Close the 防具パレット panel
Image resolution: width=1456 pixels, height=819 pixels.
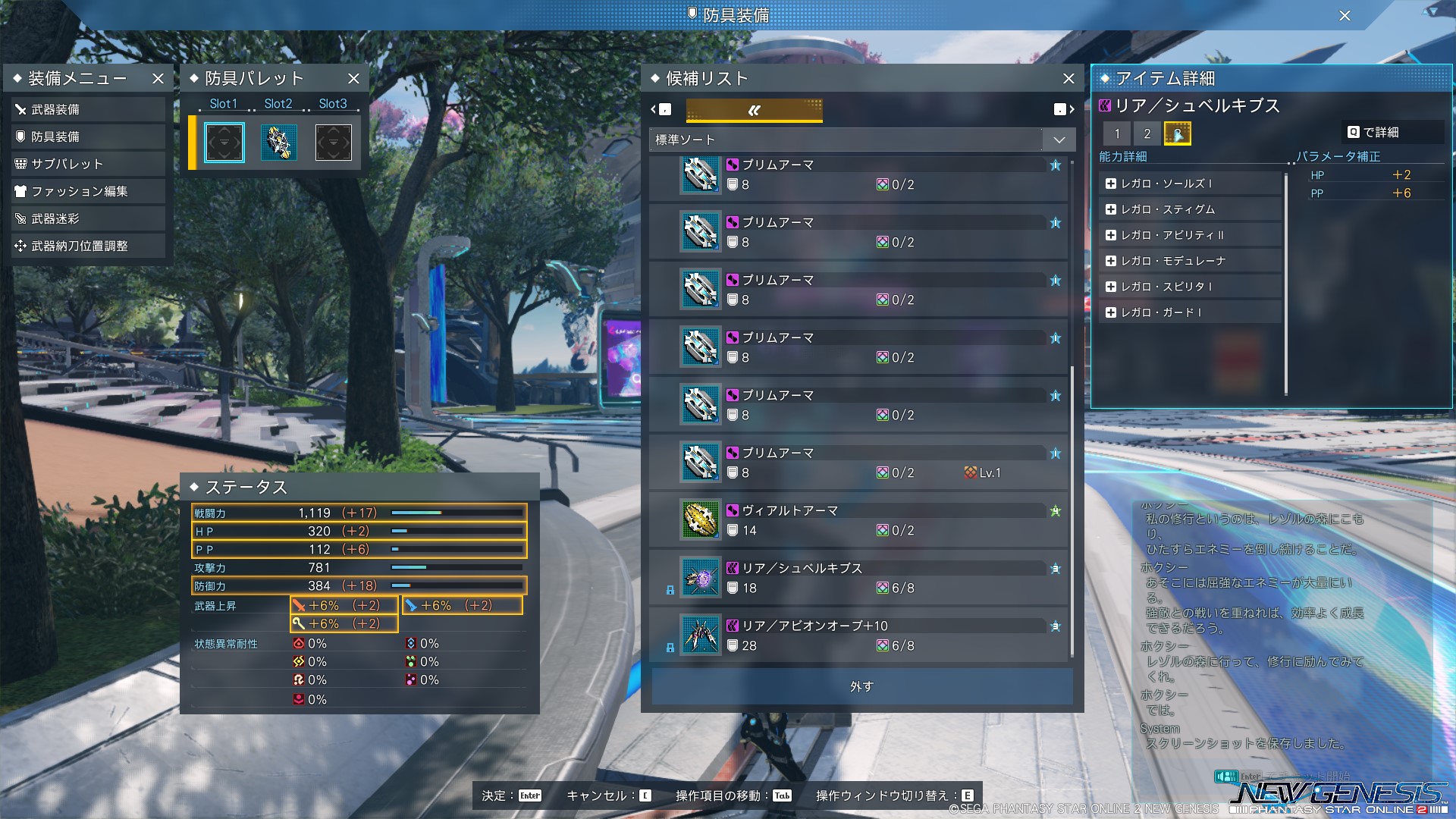click(353, 79)
